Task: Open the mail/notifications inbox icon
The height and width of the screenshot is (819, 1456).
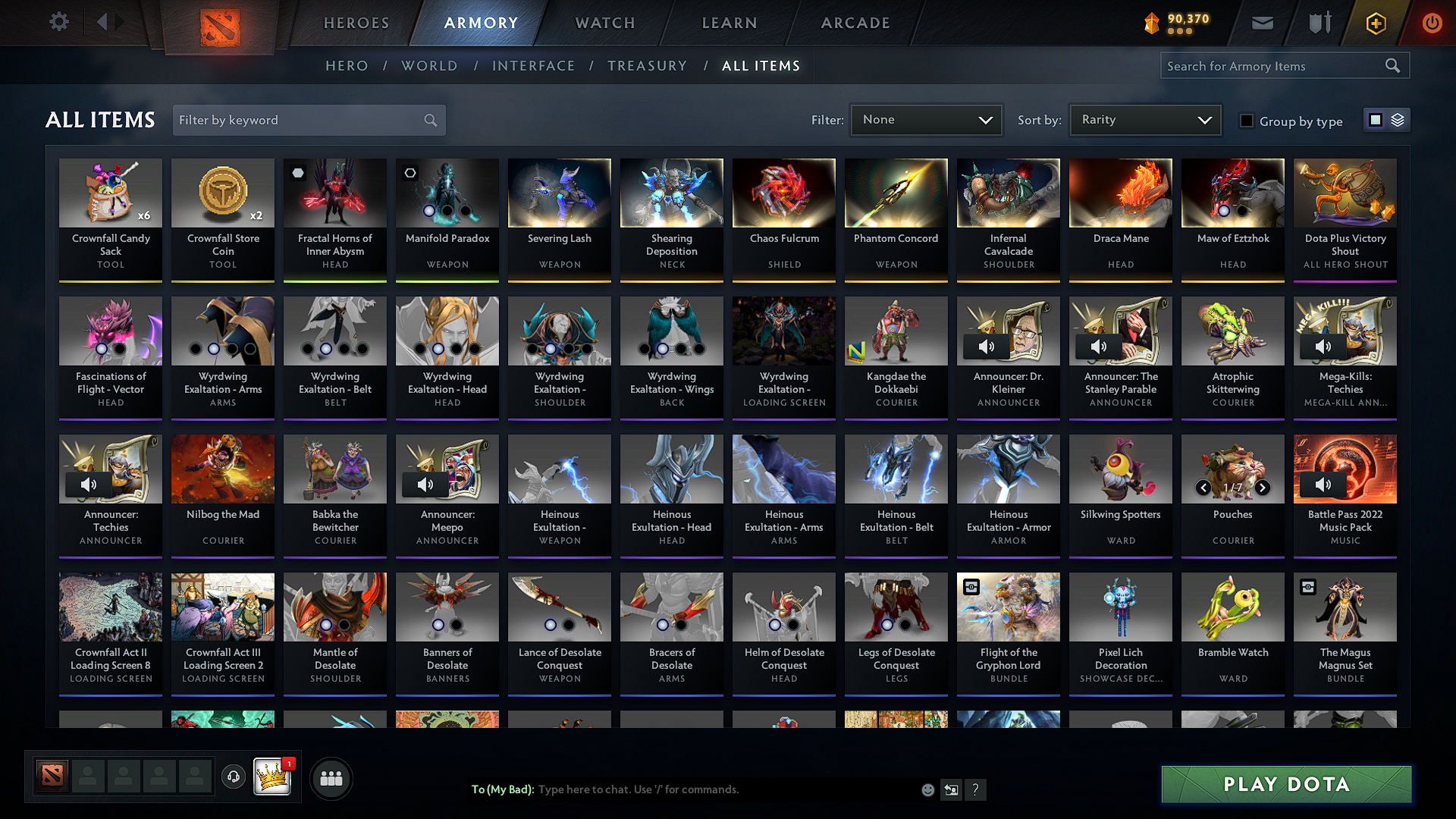Action: tap(1261, 23)
